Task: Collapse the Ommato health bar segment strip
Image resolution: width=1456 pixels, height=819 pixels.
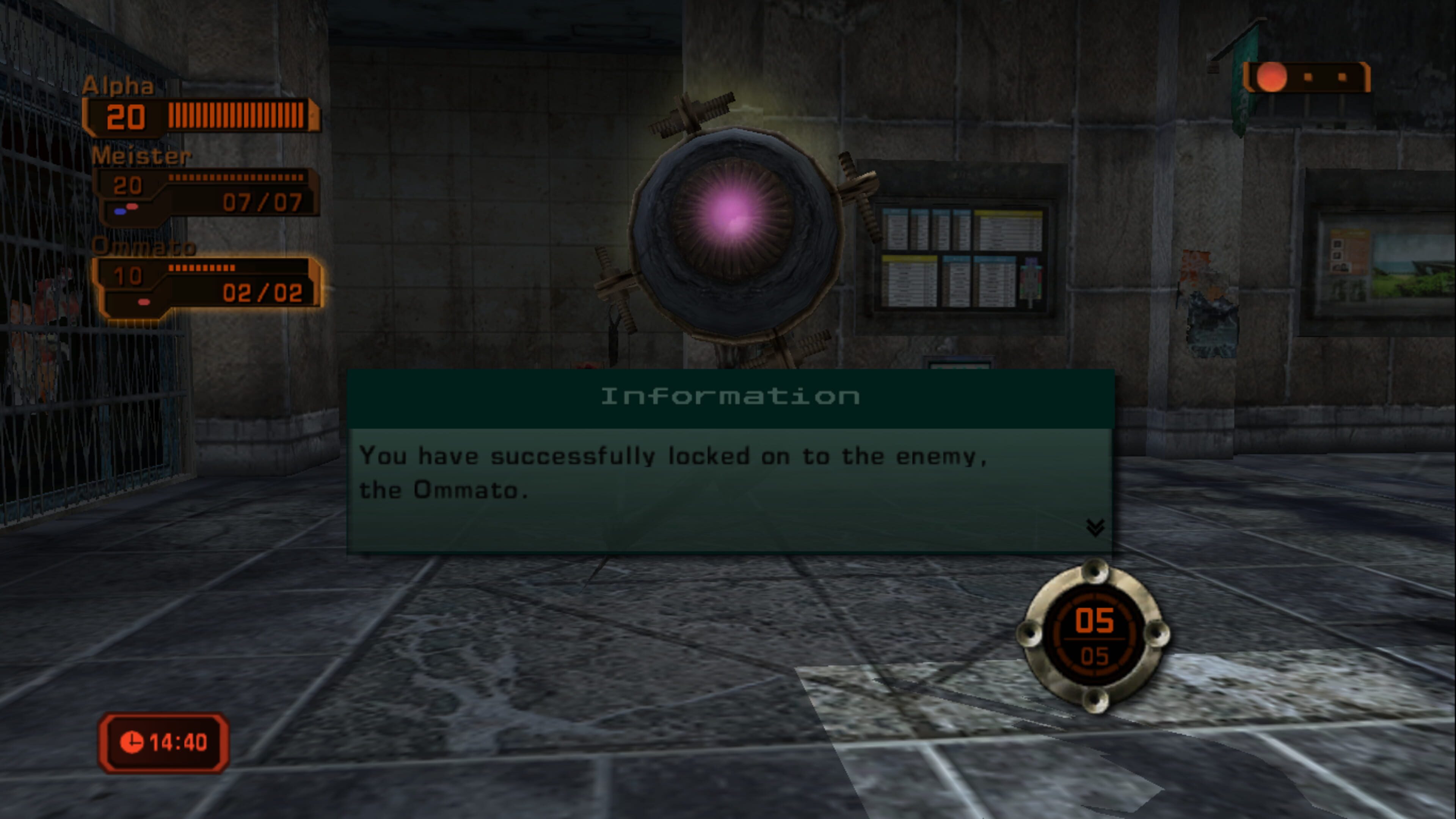Action: point(201,269)
